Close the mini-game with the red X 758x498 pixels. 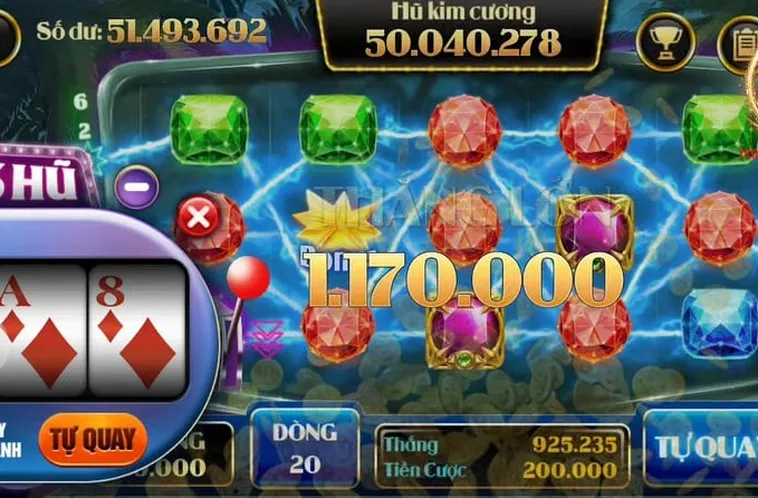199,217
